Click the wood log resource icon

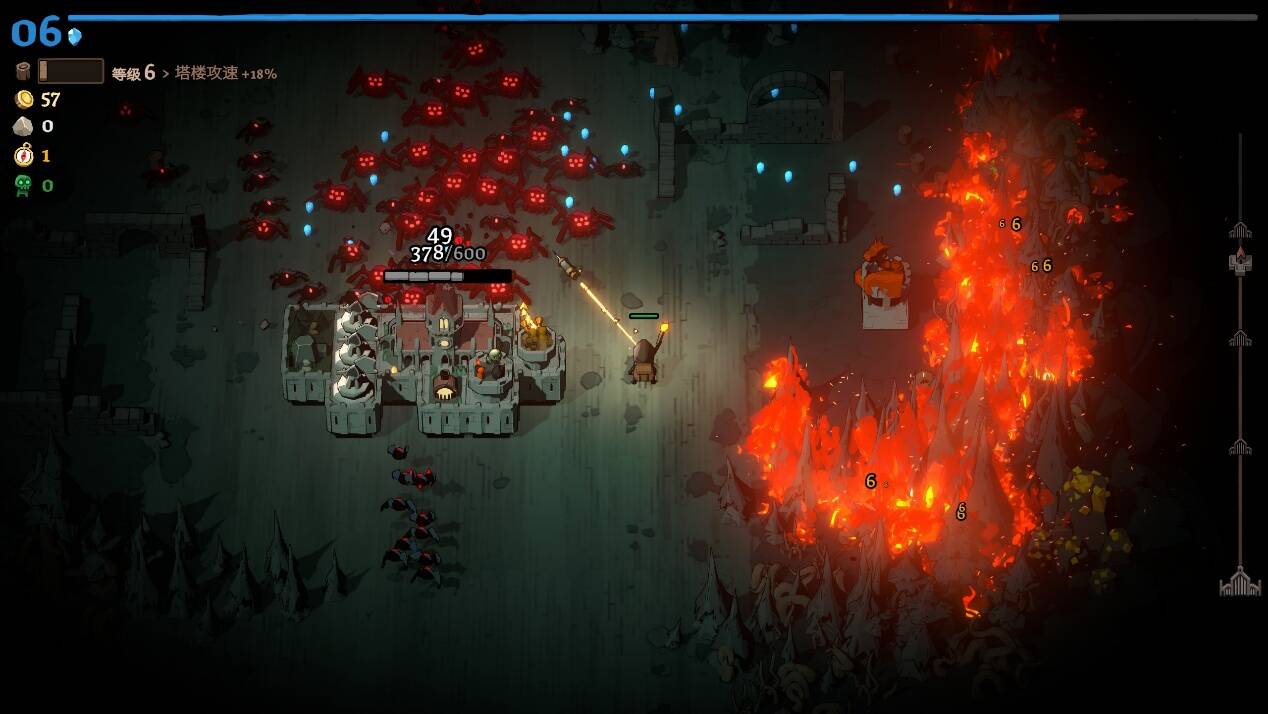click(23, 71)
